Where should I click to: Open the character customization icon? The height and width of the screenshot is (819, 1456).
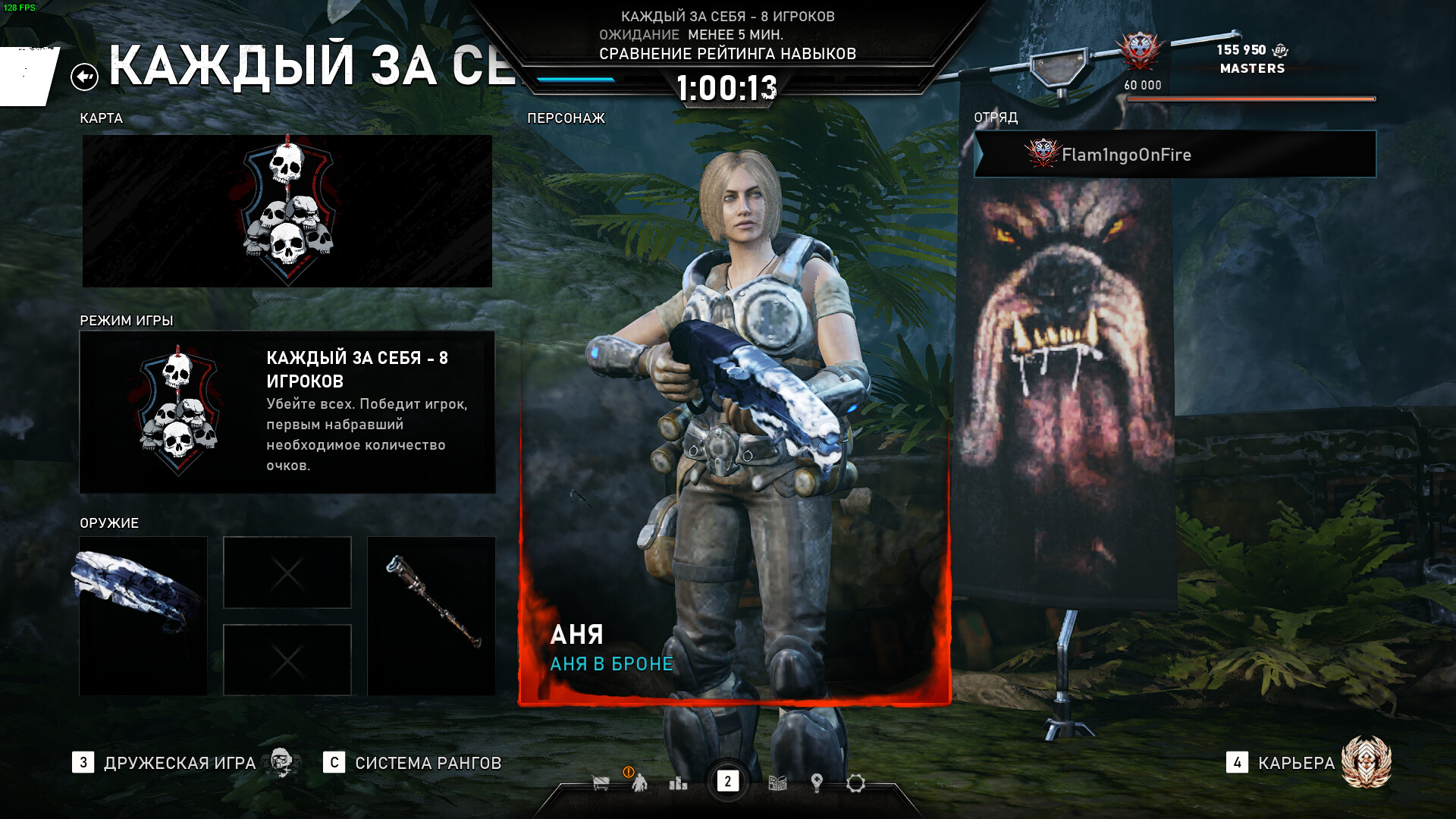pos(639,783)
